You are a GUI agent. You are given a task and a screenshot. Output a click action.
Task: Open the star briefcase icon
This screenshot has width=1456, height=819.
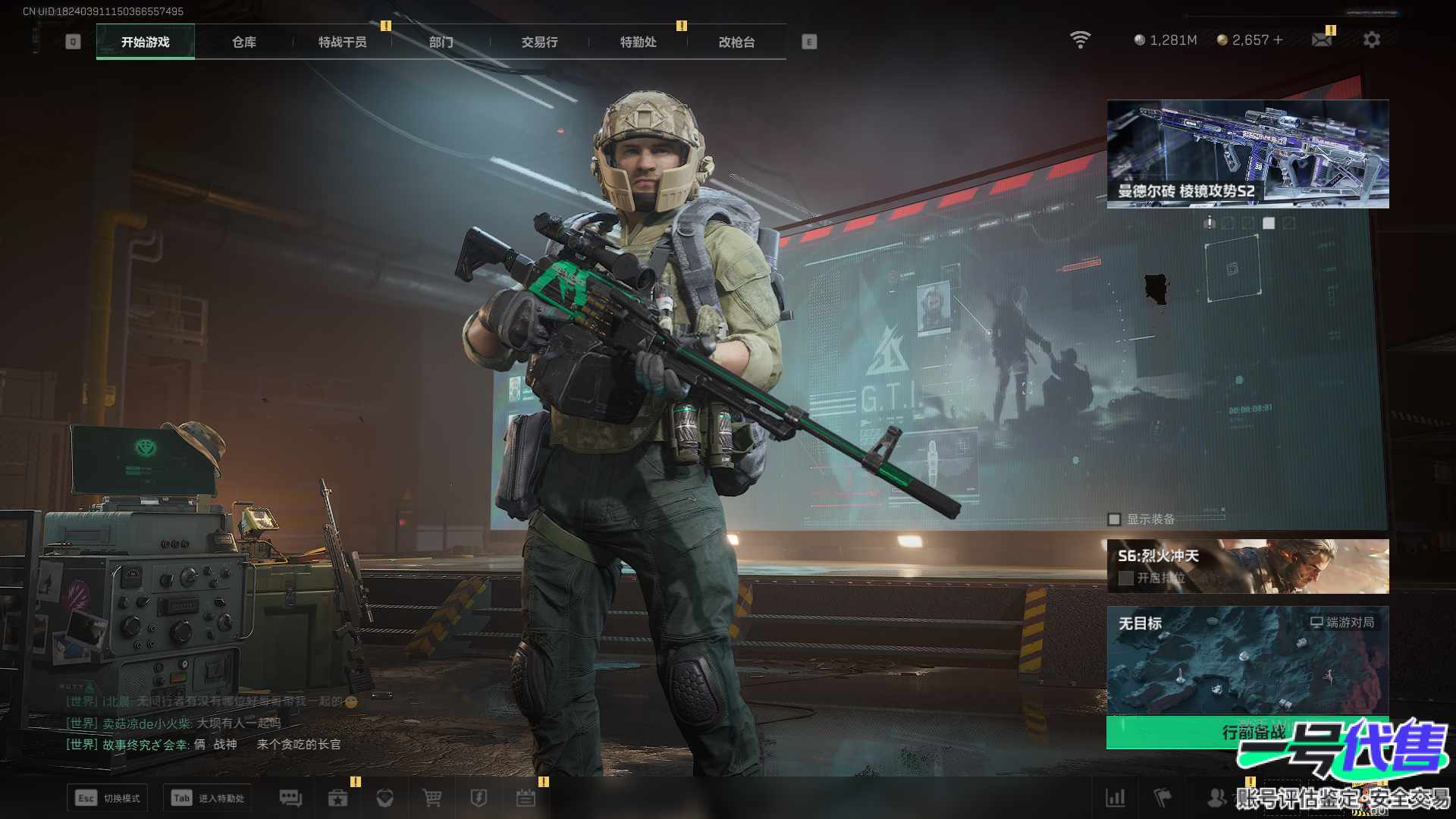point(337,798)
